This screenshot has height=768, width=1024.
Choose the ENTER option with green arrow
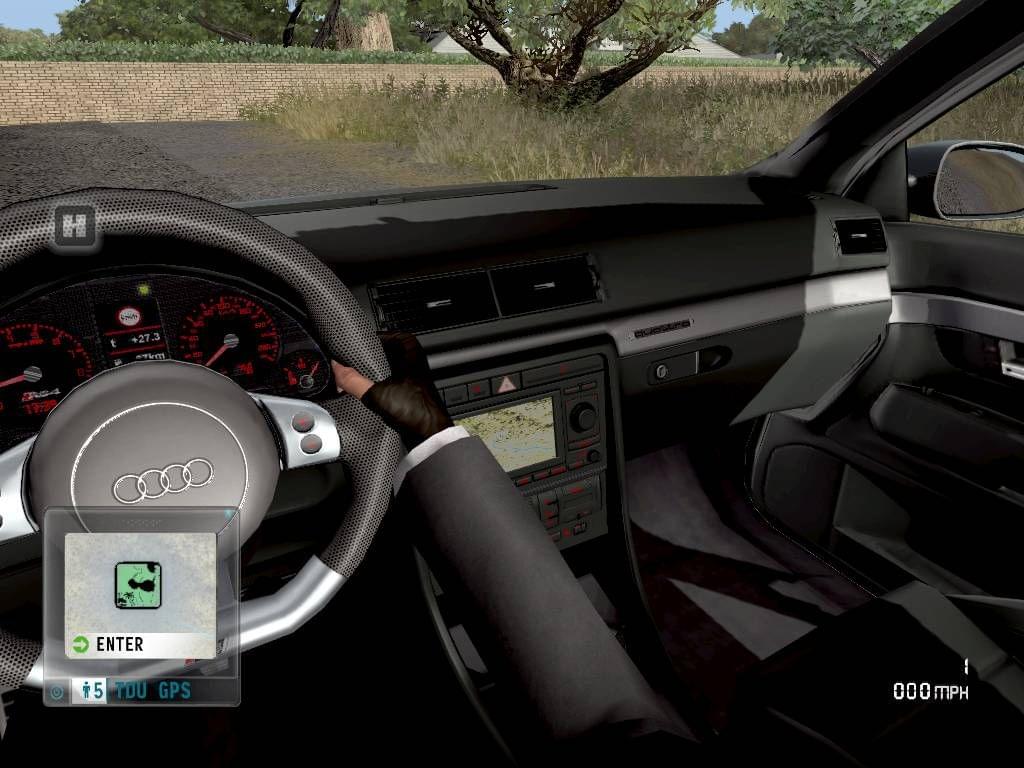[x=108, y=645]
